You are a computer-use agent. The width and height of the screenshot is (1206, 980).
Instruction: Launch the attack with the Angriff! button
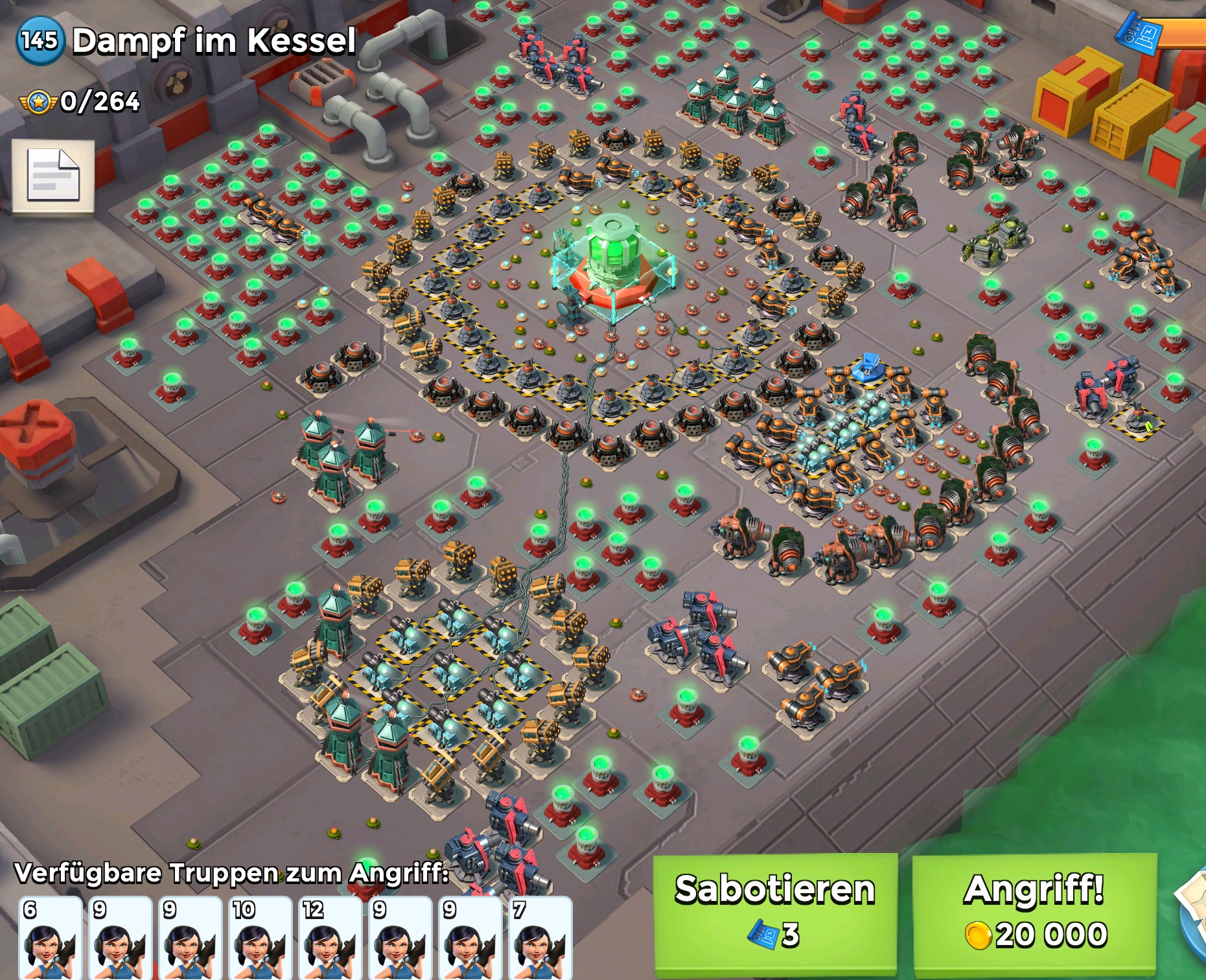tap(1034, 913)
